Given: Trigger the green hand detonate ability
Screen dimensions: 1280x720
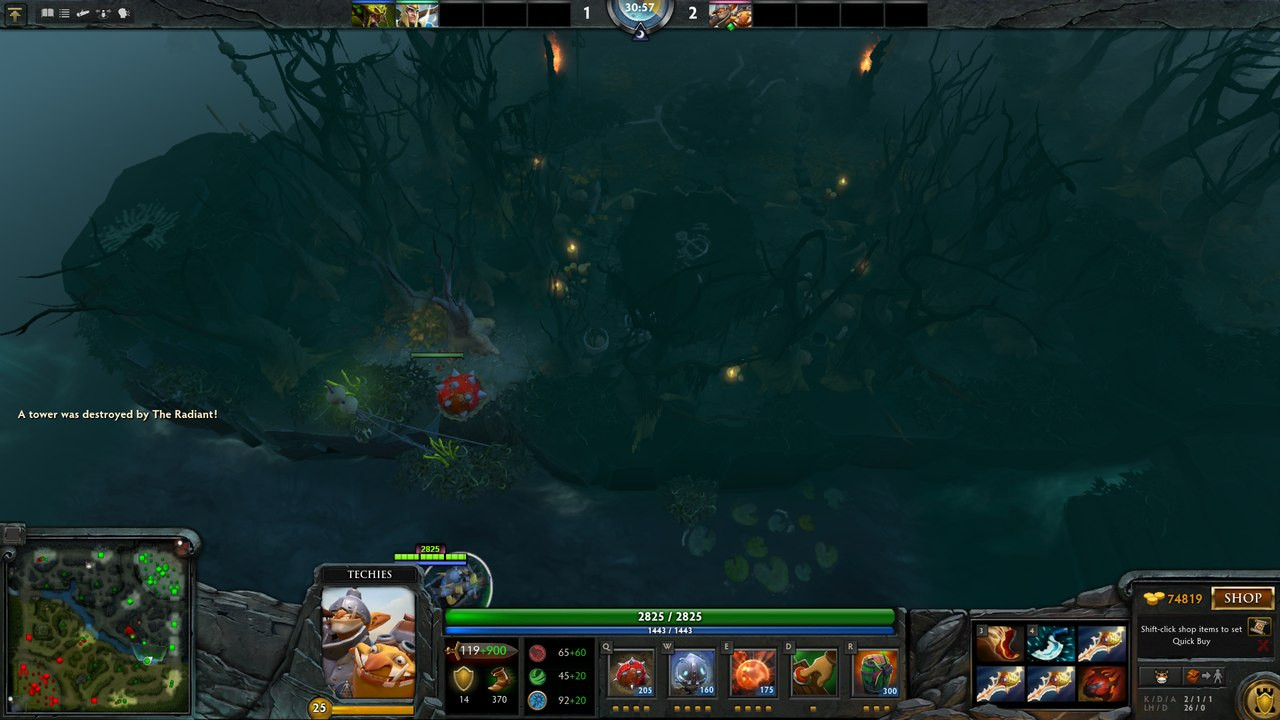Looking at the screenshot, I should click(813, 673).
